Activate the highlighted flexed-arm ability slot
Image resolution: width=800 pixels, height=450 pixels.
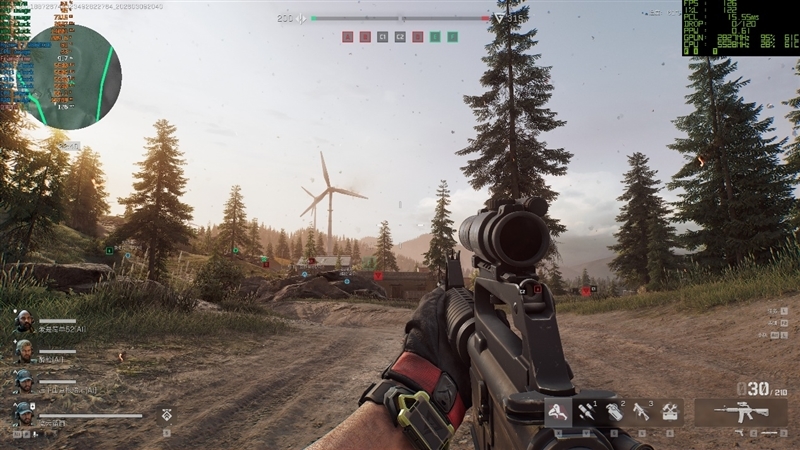click(558, 410)
